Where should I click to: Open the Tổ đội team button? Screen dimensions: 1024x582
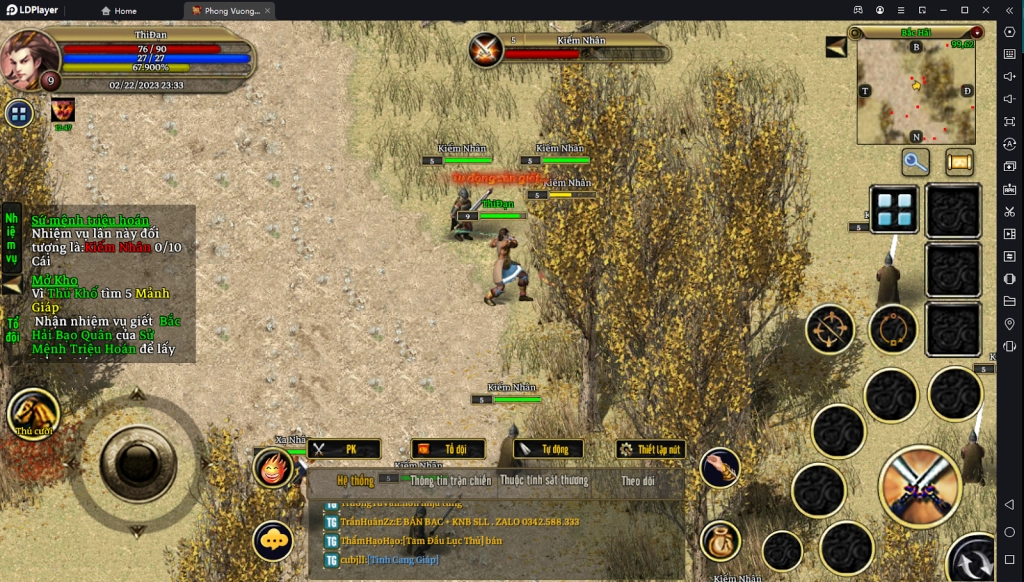tap(448, 450)
